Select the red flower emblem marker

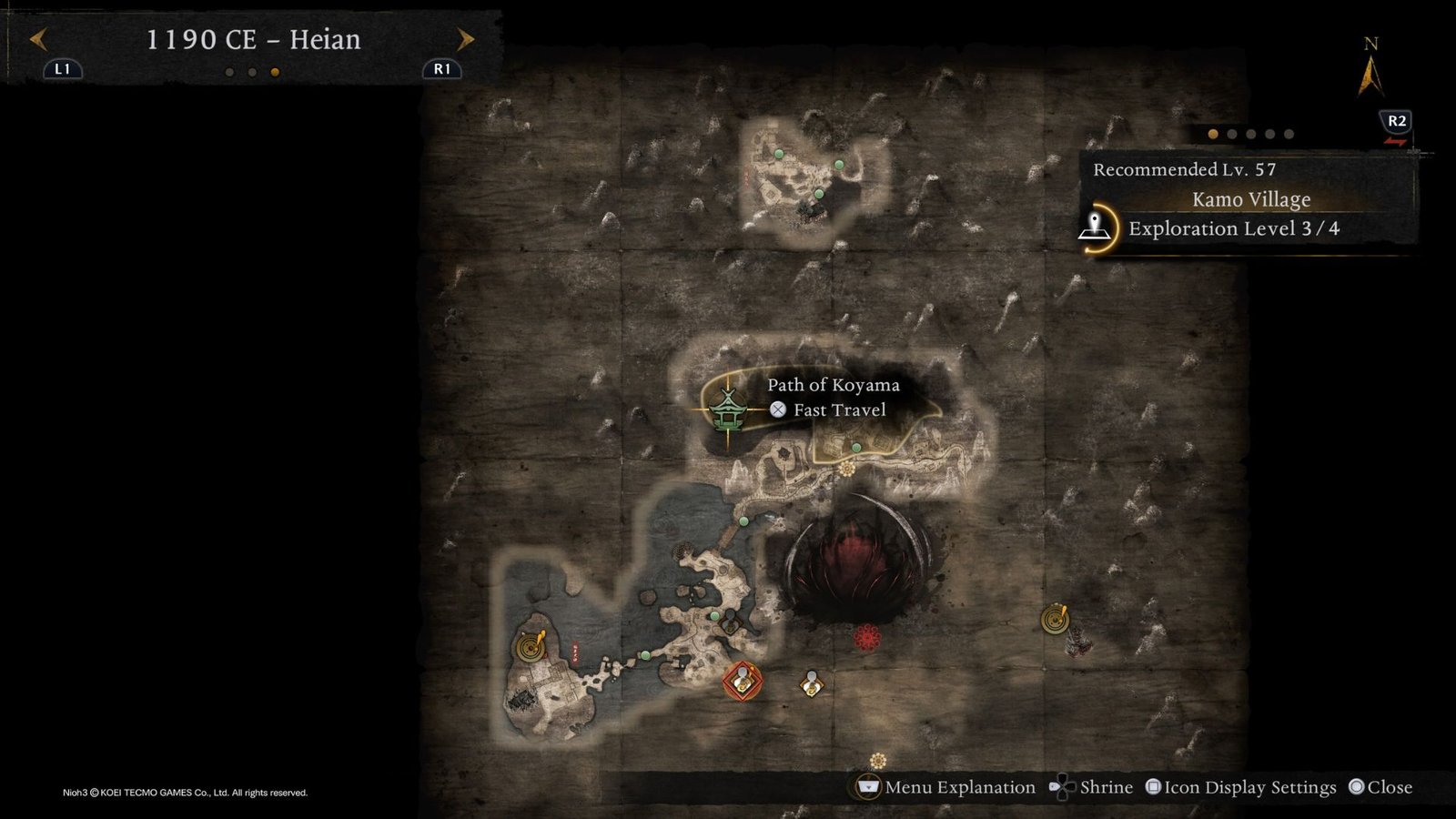coord(867,637)
